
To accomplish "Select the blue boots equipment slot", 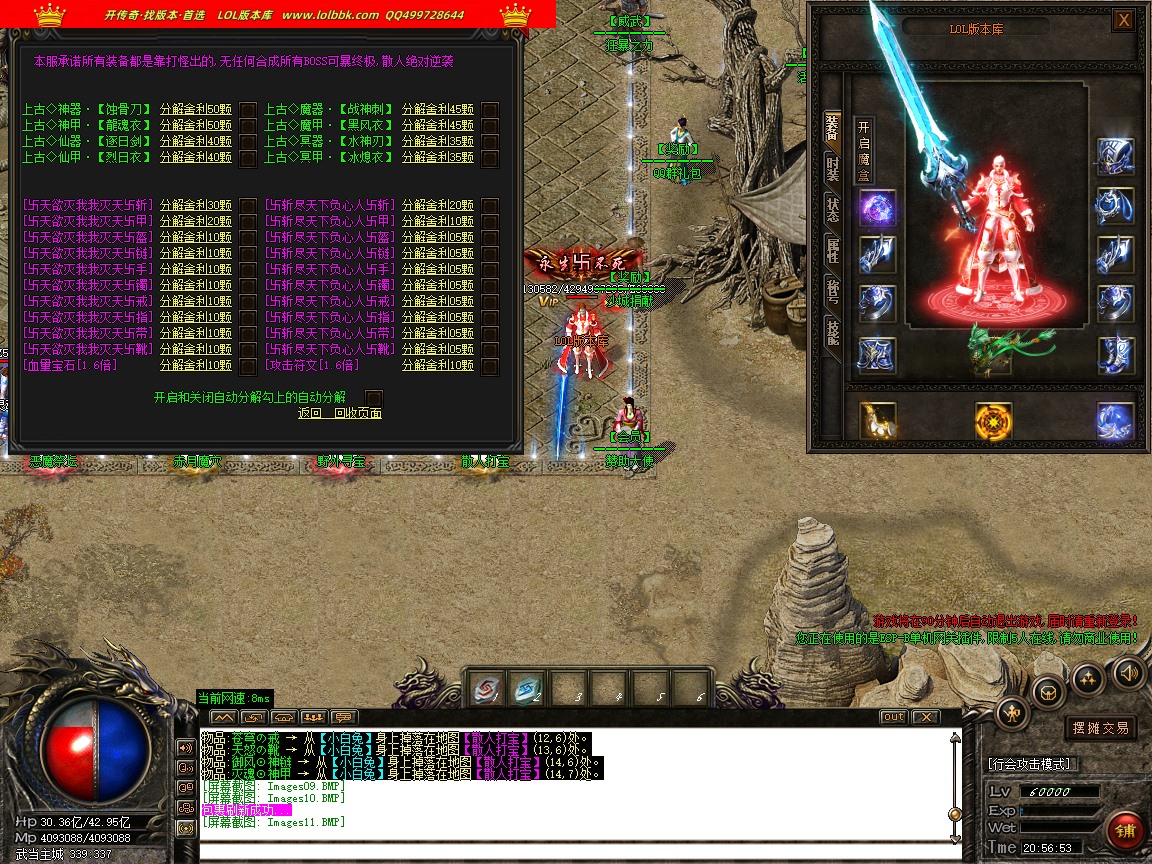I will 1115,354.
